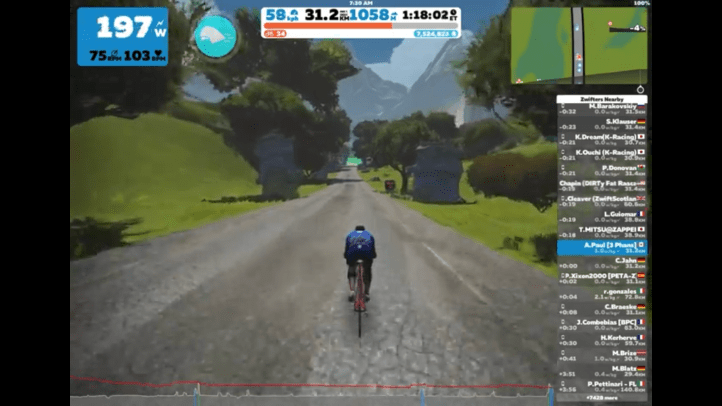Select rider M.Blatz in the nearby list
722x406 pixels.
(x=602, y=370)
